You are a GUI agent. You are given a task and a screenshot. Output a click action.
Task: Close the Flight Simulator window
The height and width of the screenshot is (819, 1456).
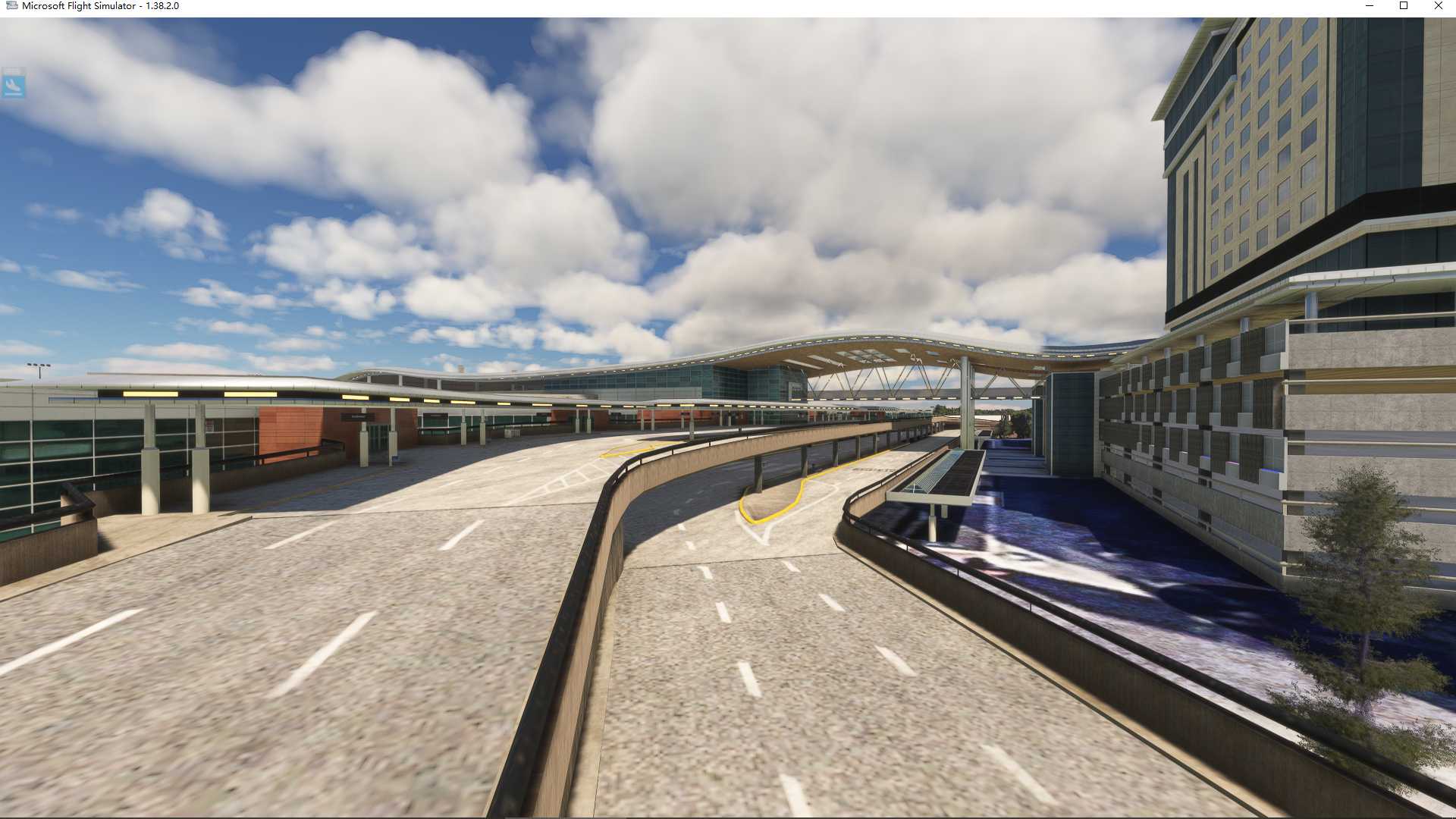click(x=1438, y=6)
